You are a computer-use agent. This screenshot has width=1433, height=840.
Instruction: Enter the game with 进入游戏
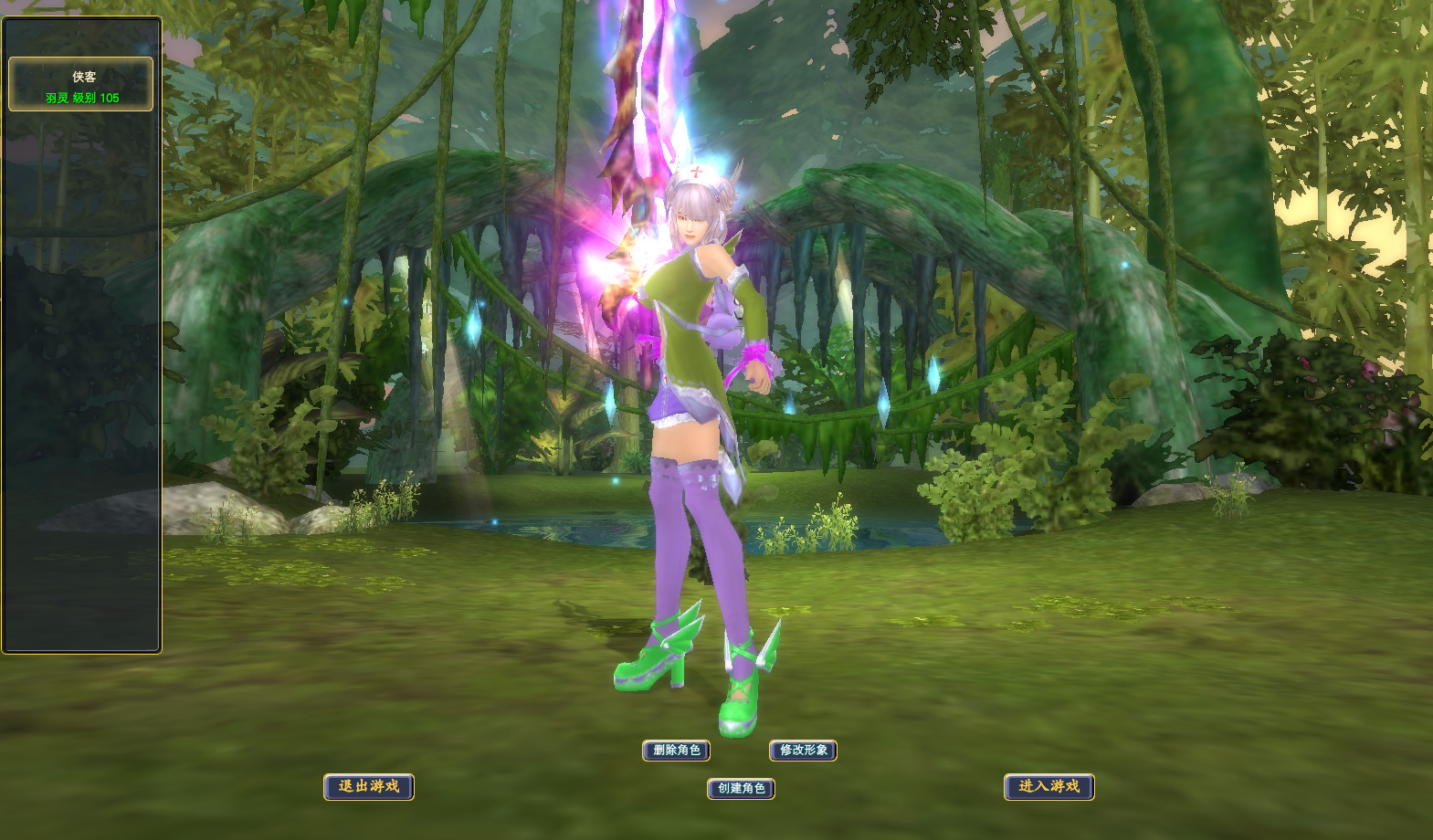(1048, 786)
